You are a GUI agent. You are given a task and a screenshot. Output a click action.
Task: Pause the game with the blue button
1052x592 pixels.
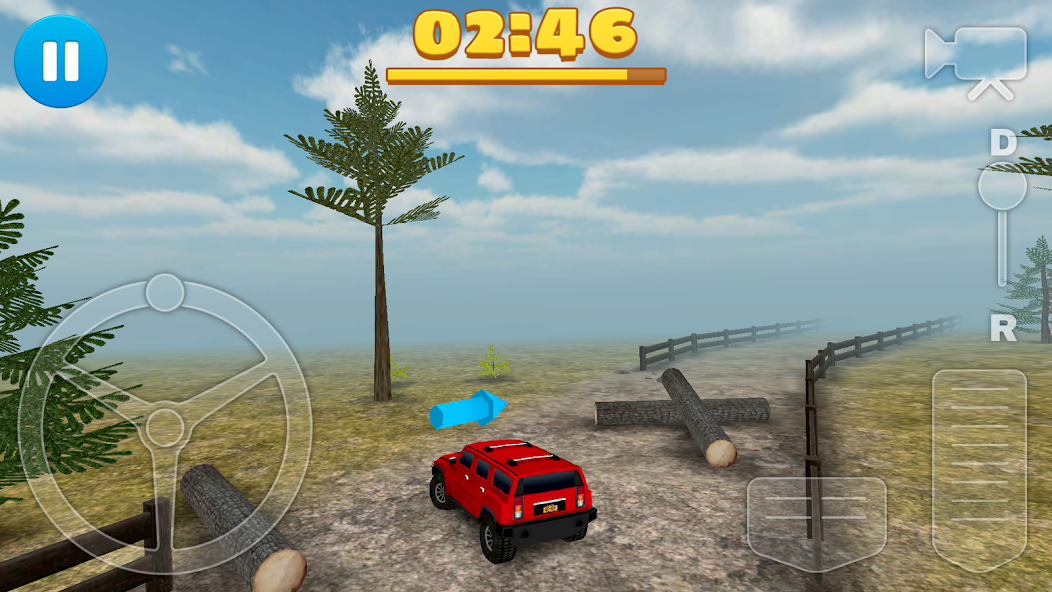60,60
